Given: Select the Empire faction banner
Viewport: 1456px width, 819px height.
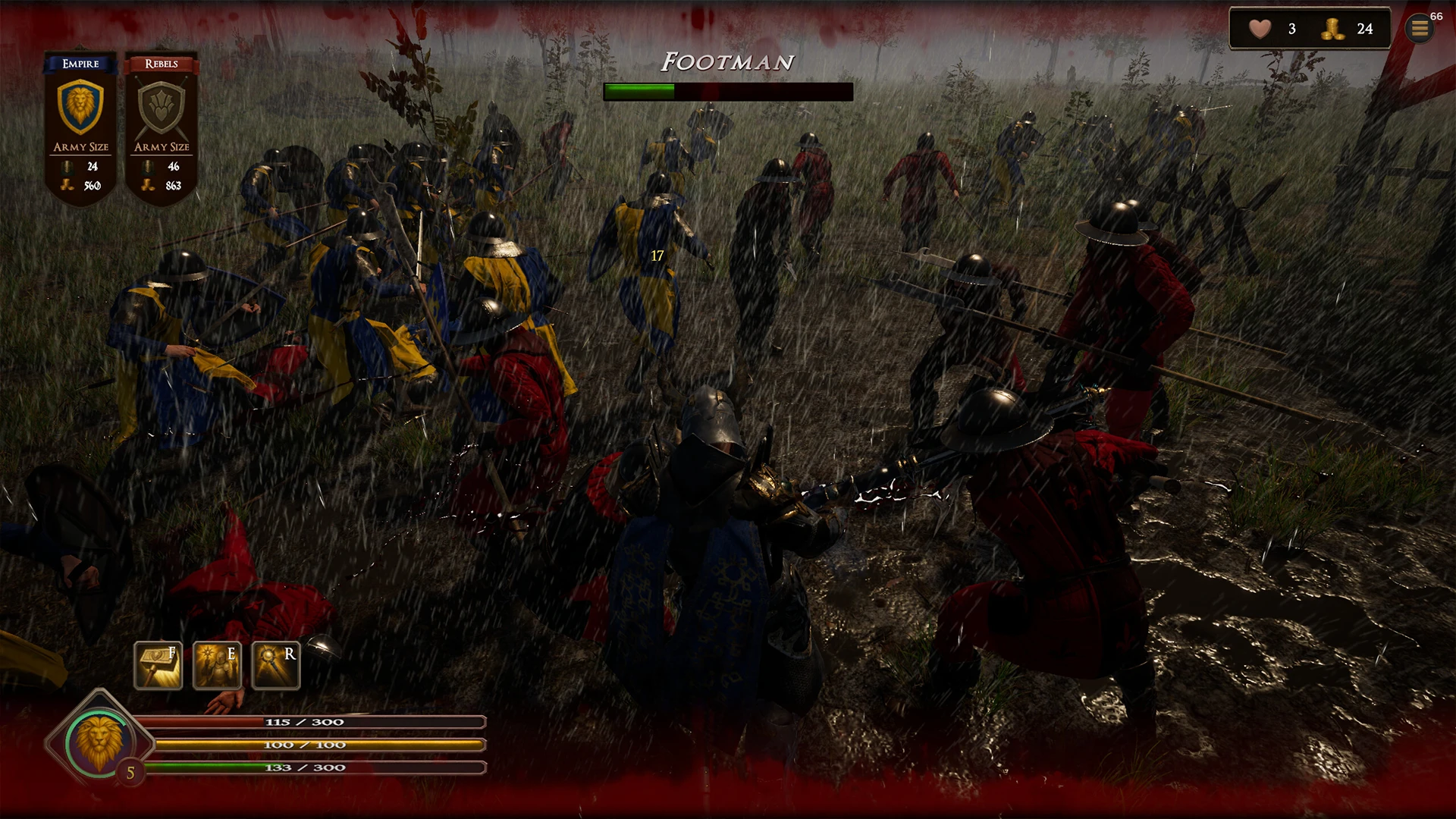Looking at the screenshot, I should point(80,121).
